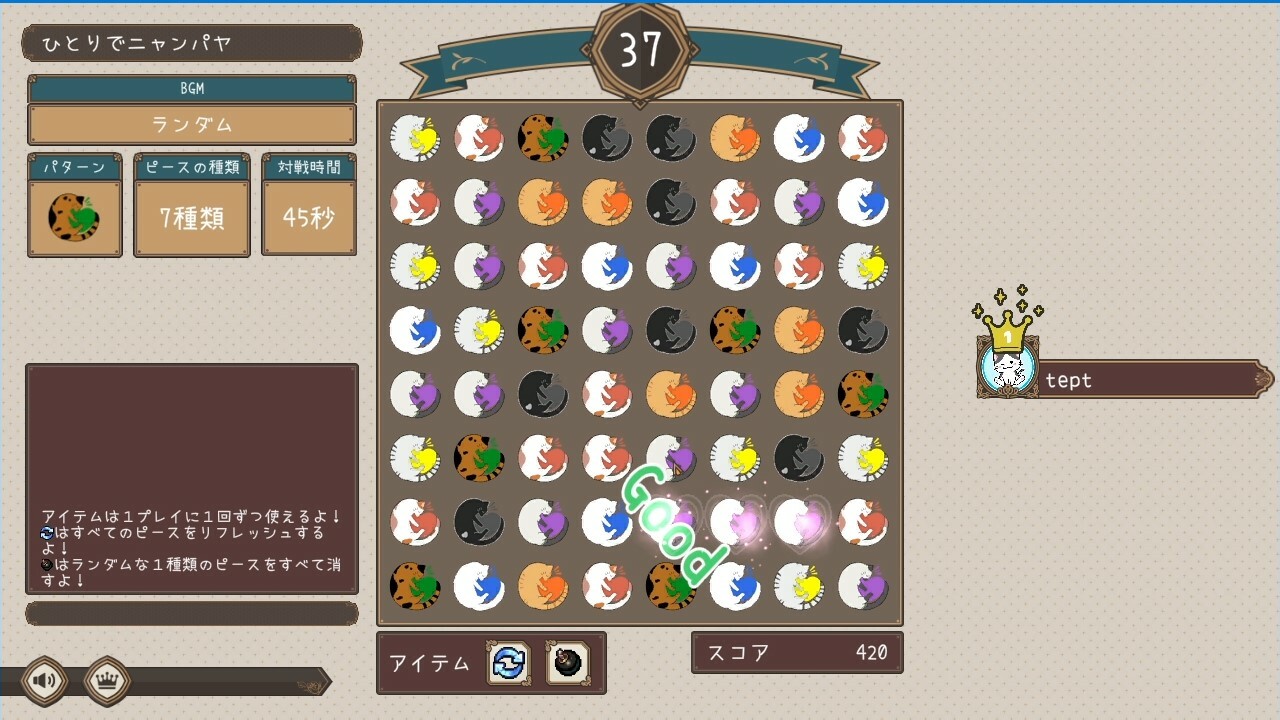Open the BGM selector showing ランダム
This screenshot has height=720, width=1280.
(x=190, y=124)
